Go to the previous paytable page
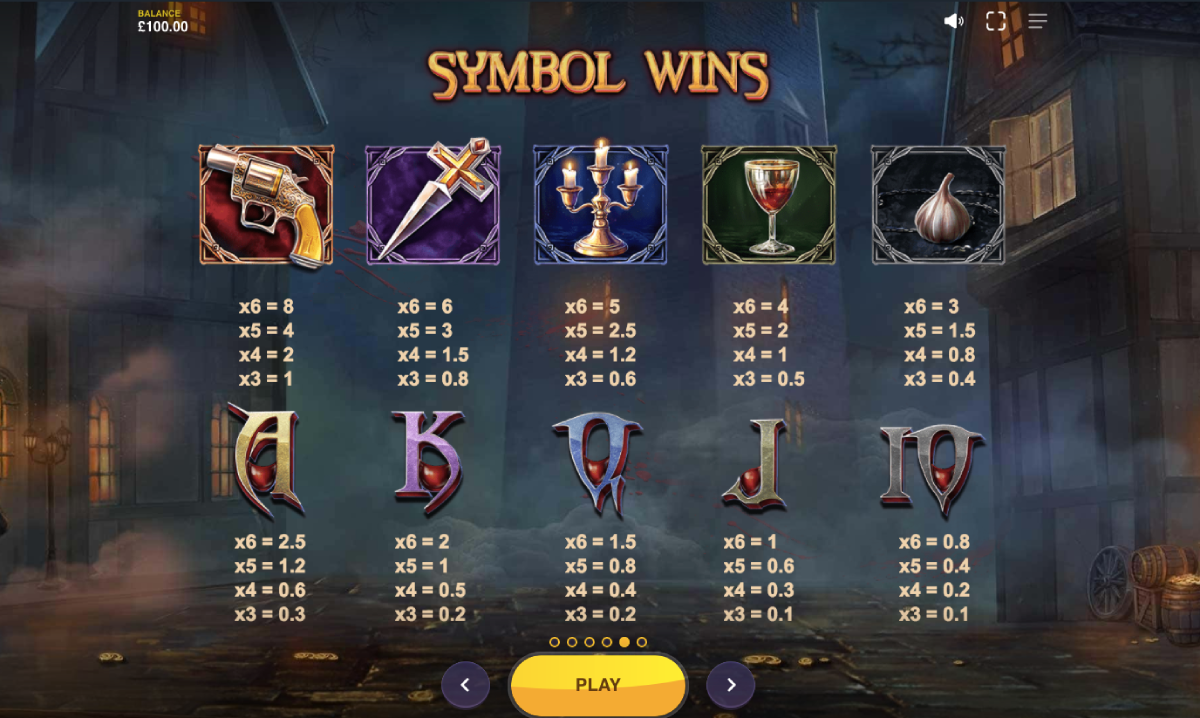Image resolution: width=1200 pixels, height=718 pixels. point(465,685)
